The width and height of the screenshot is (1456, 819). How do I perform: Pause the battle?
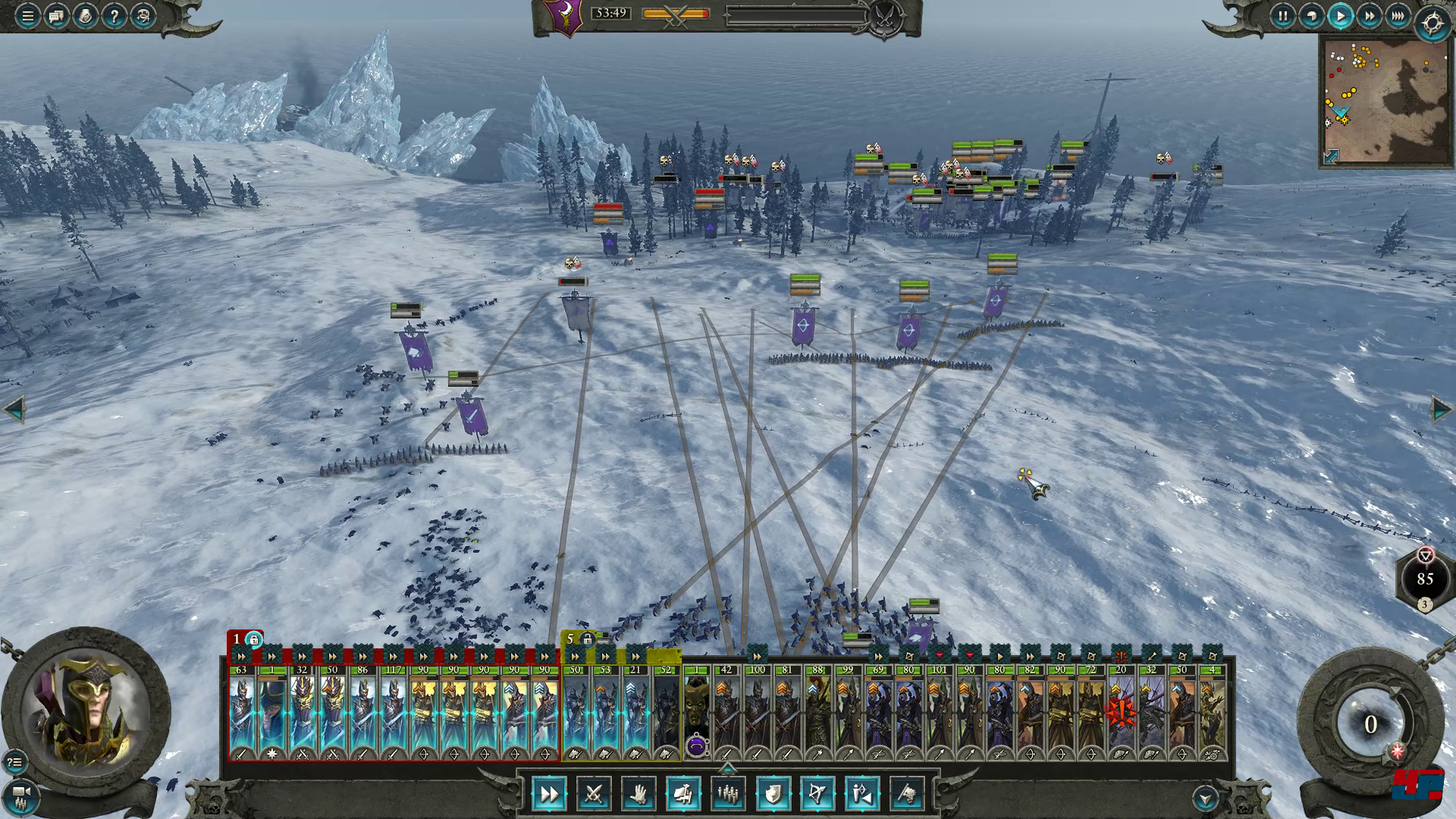(x=1282, y=16)
